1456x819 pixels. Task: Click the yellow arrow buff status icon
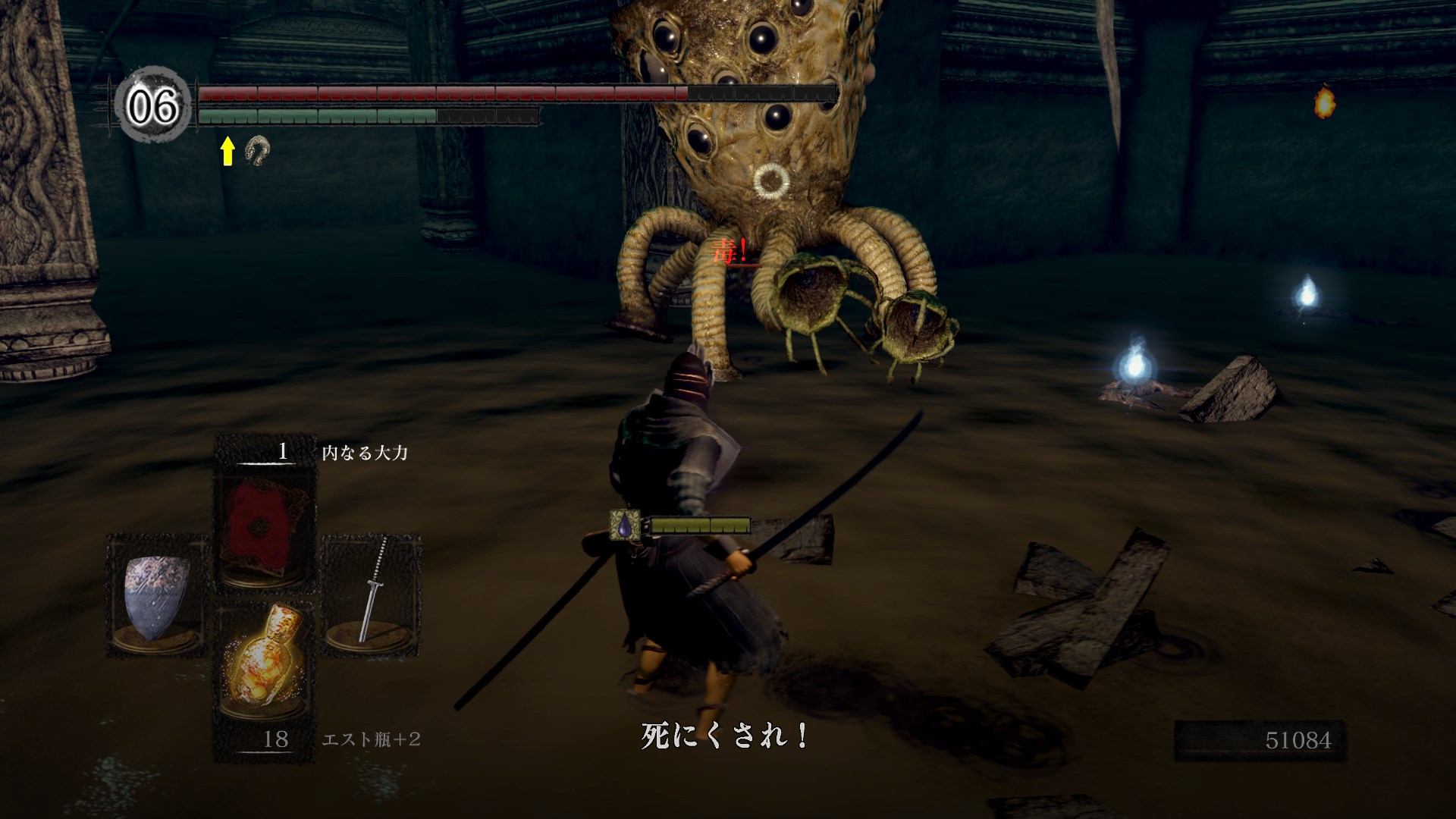[227, 151]
